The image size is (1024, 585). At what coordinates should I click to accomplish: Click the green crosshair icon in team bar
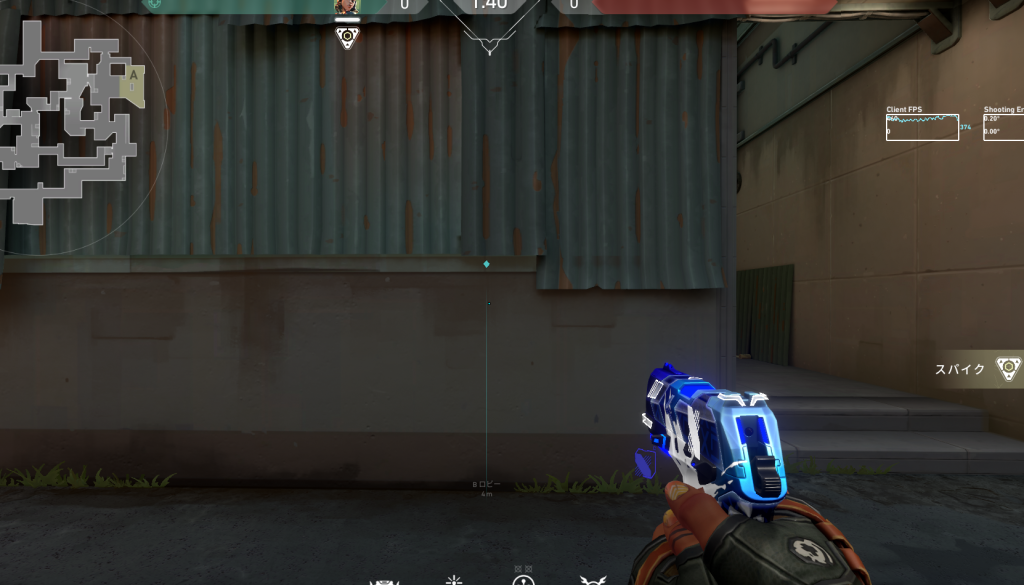coord(152,4)
